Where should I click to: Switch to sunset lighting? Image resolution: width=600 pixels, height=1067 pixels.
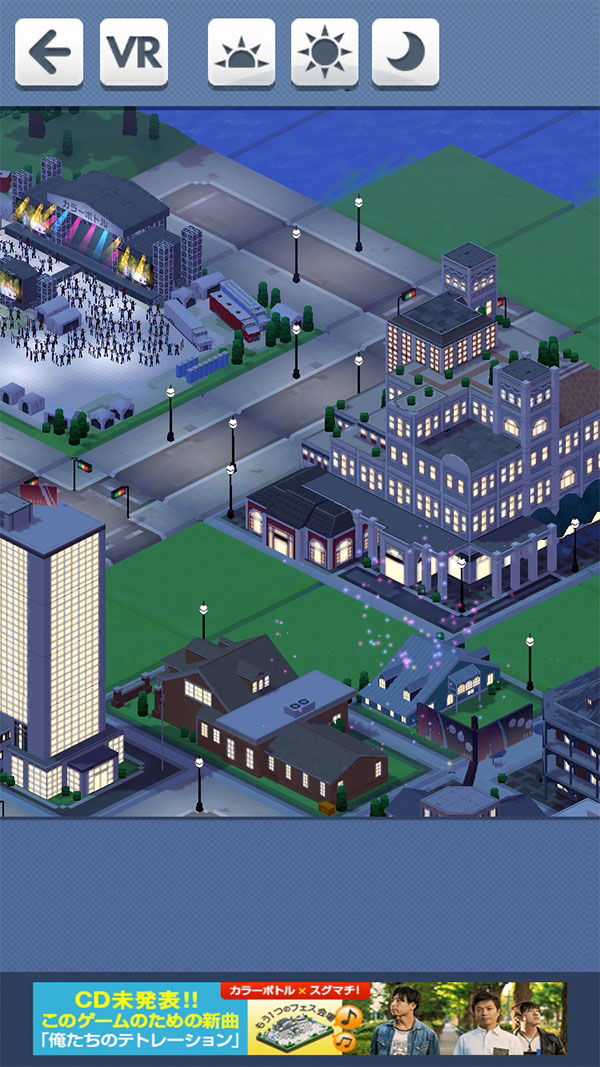tap(241, 52)
